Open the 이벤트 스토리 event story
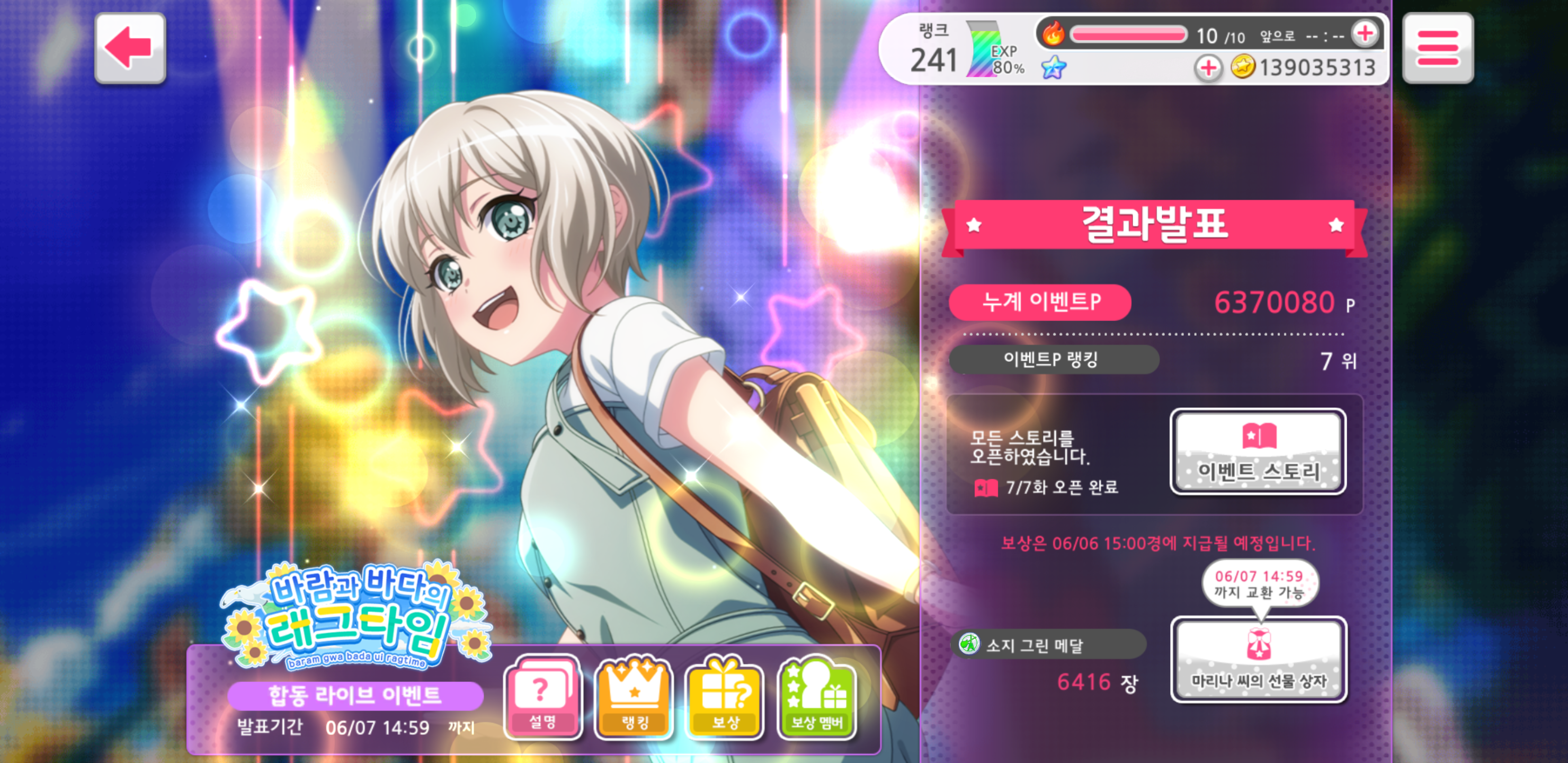The height and width of the screenshot is (763, 1568). click(x=1258, y=451)
